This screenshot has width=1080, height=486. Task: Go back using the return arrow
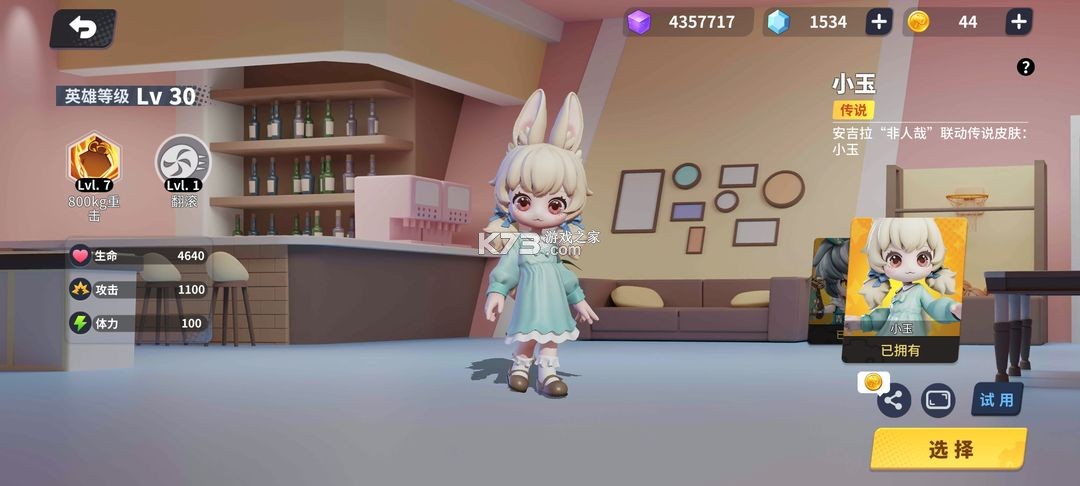pyautogui.click(x=83, y=28)
